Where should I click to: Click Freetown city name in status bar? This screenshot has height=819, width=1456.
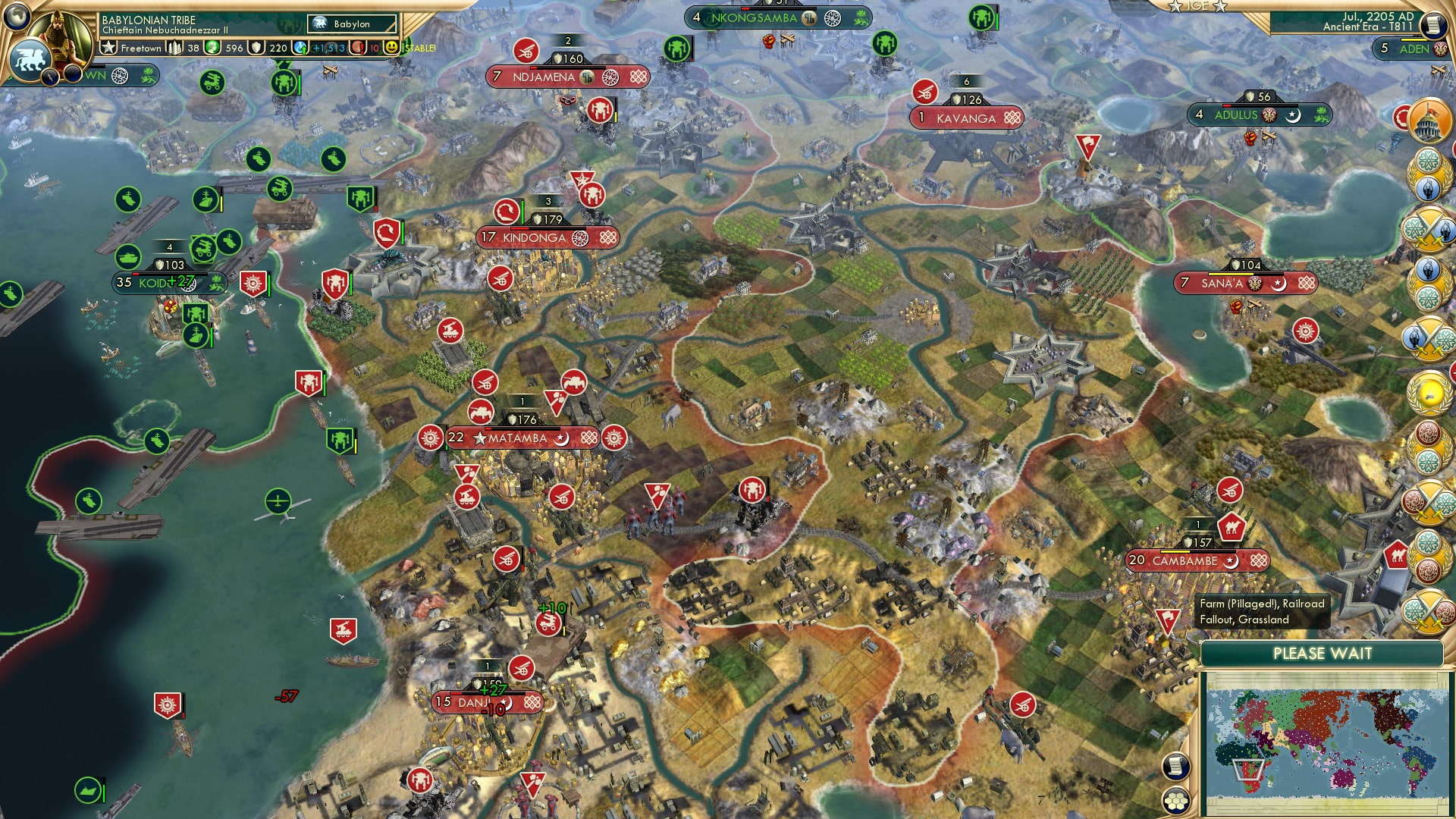(x=140, y=49)
